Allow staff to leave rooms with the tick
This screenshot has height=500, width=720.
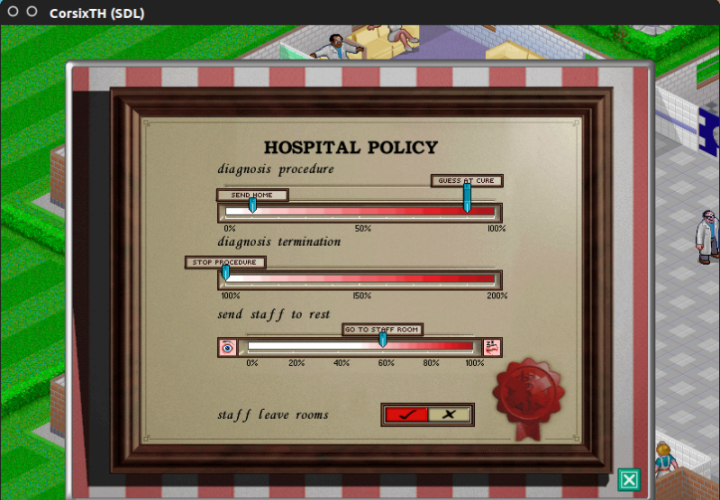(x=406, y=414)
